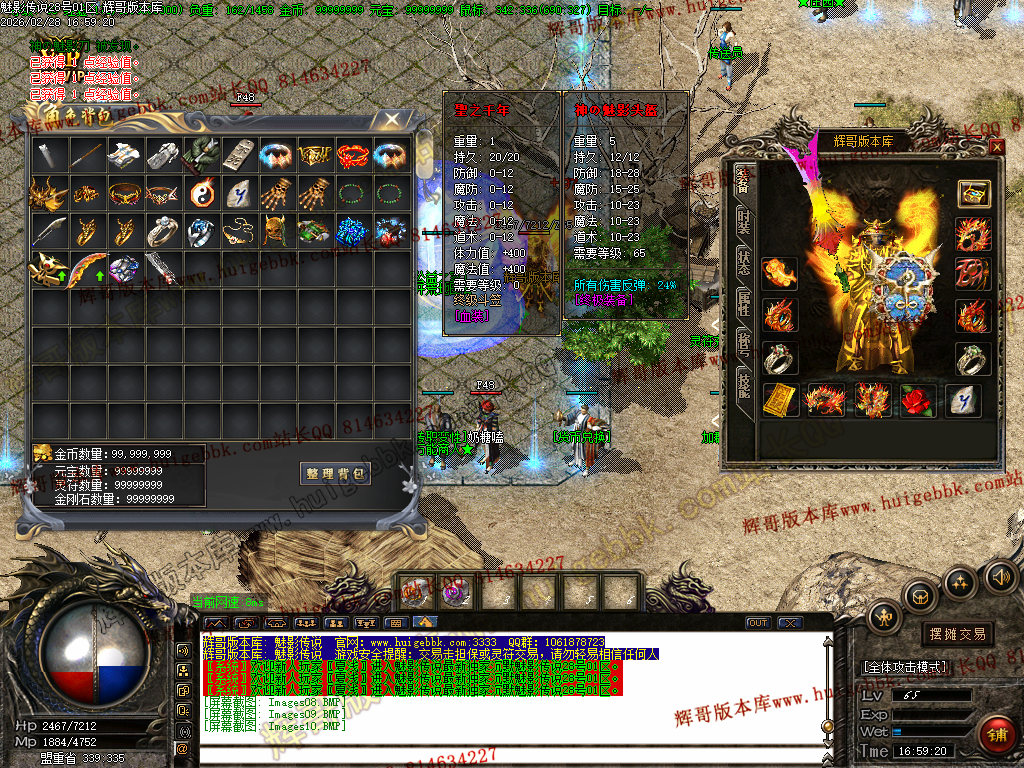
Task: Open the treasure chest icon in equipment panel
Action: point(973,194)
